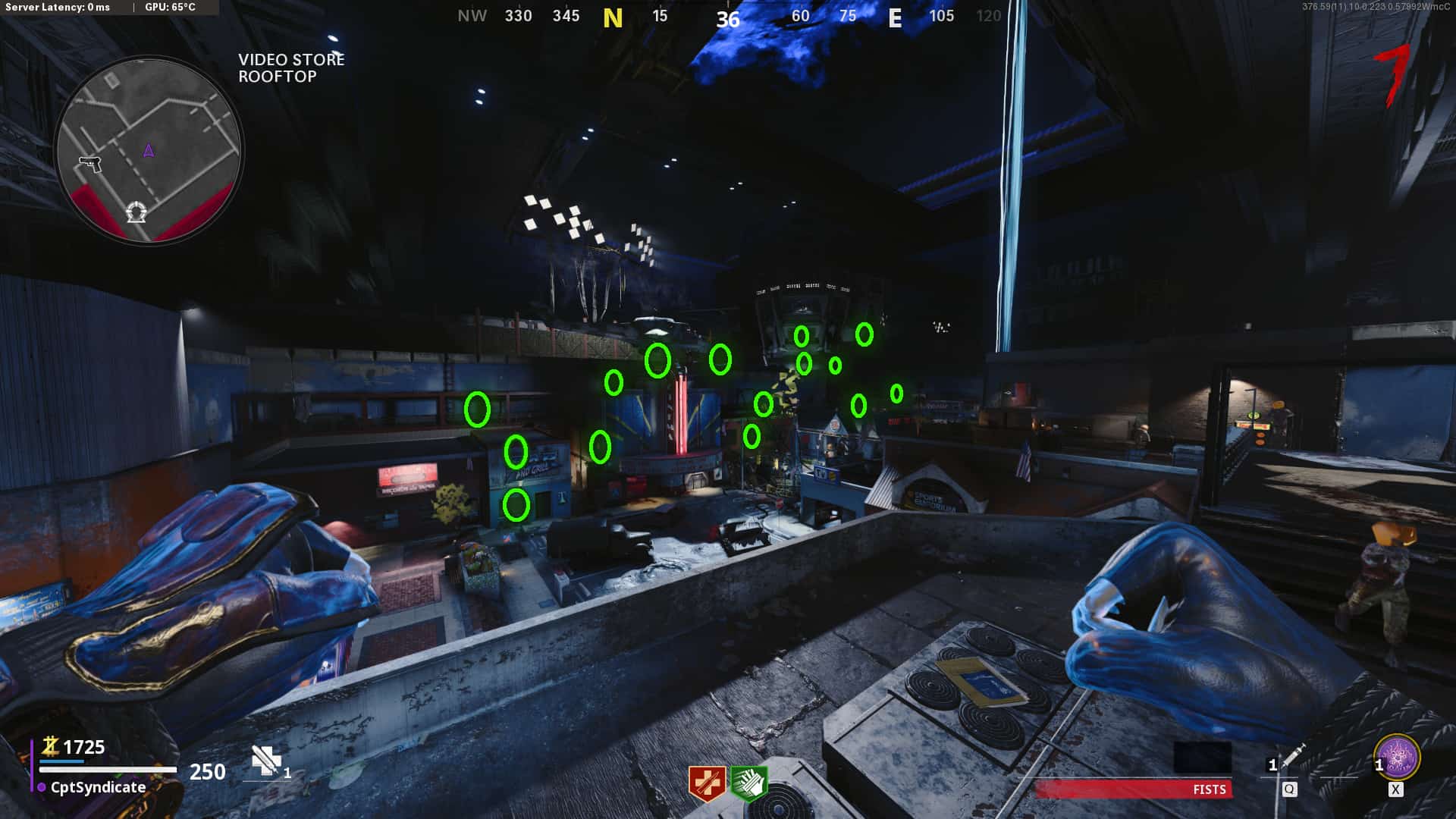The height and width of the screenshot is (819, 1456).
Task: Select the FISTS weapon label
Action: click(x=1209, y=789)
